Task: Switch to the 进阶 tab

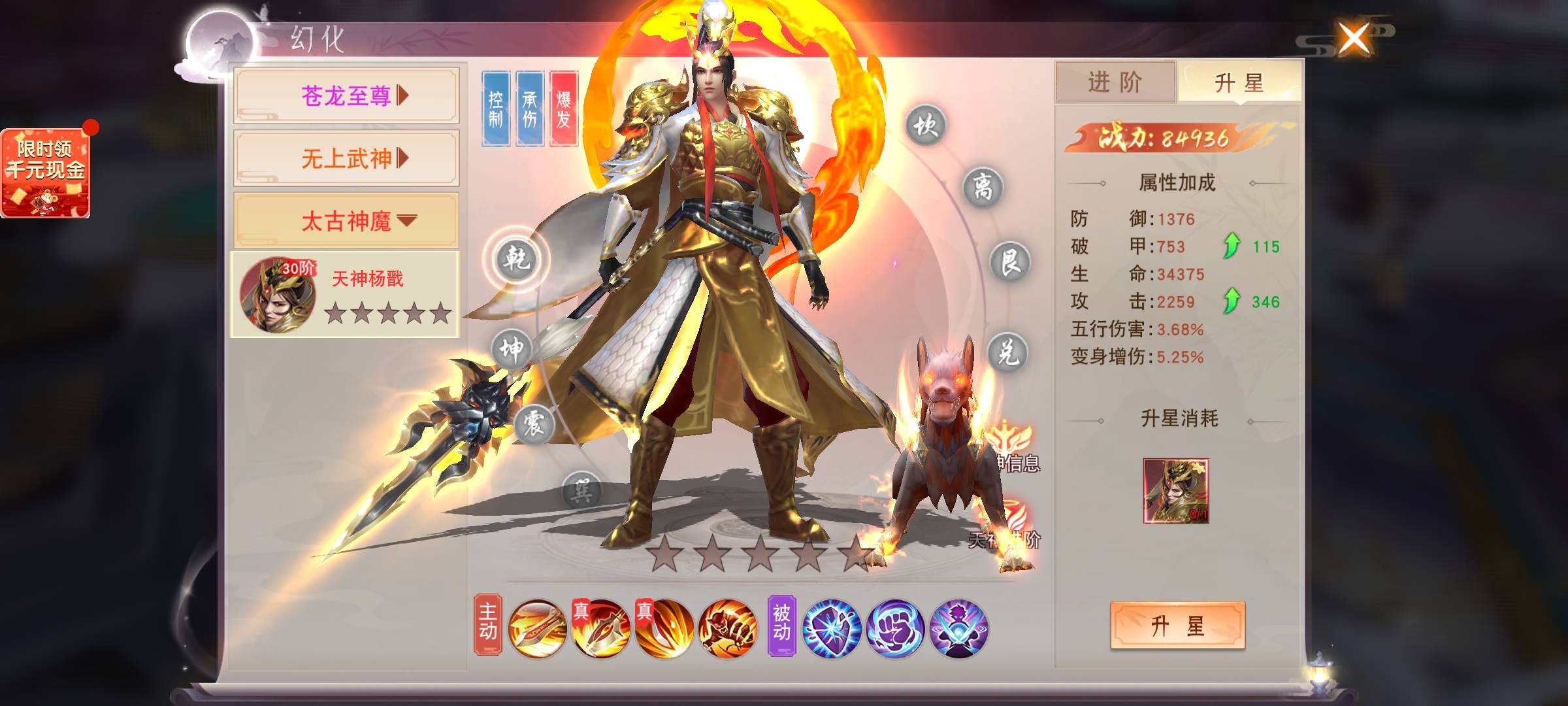Action: coord(1115,82)
